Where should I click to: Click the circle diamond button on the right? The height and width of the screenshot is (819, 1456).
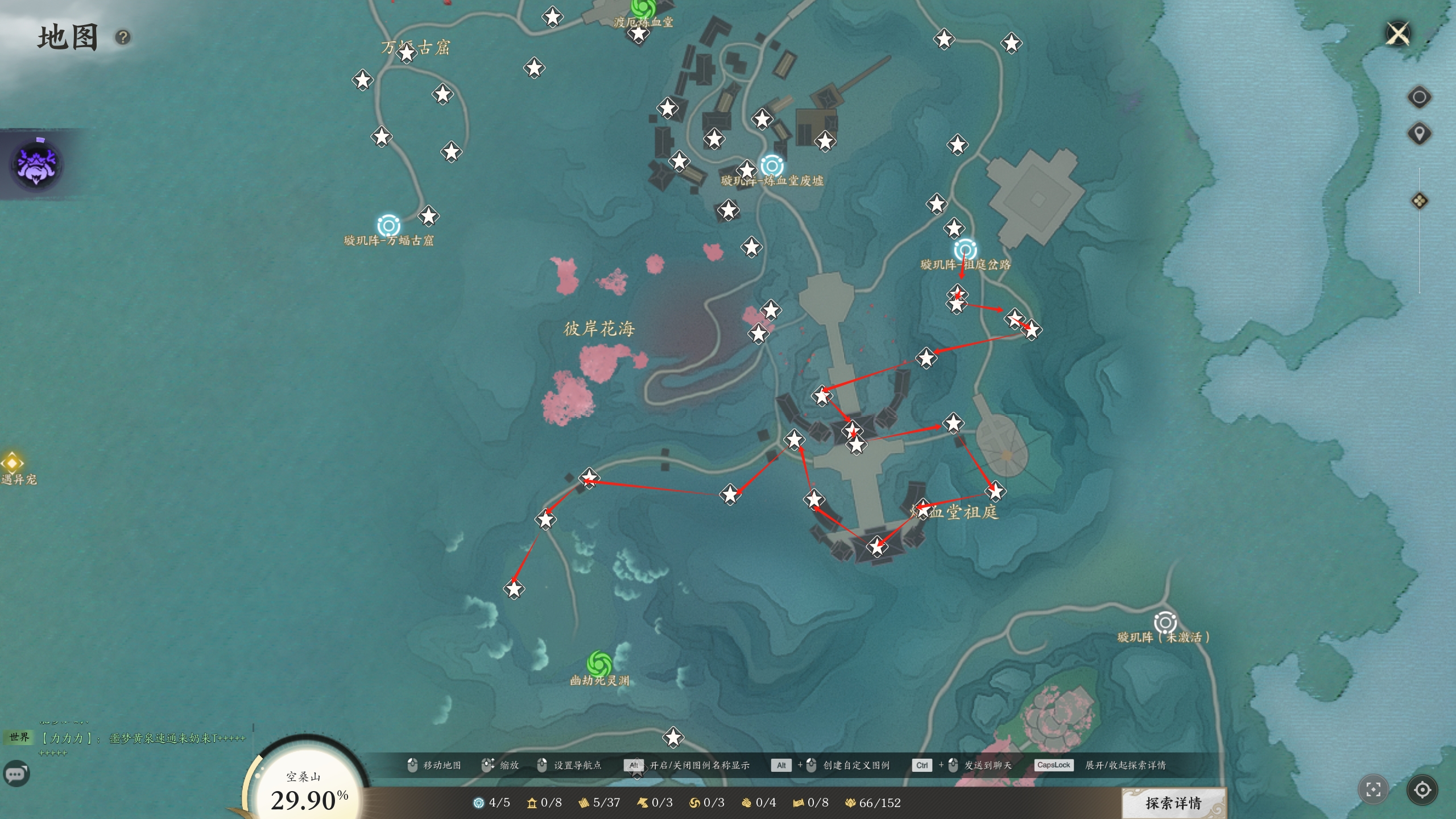coord(1419,97)
